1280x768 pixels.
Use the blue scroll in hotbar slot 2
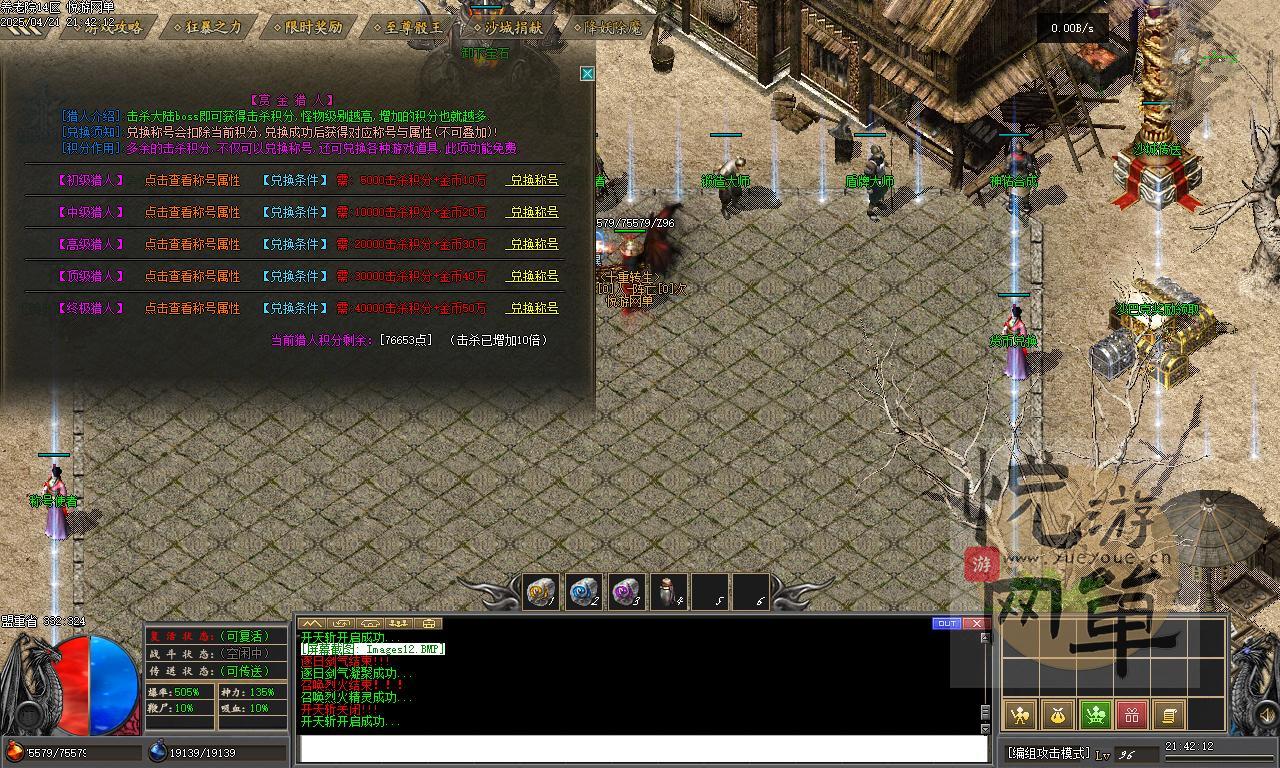click(x=584, y=592)
